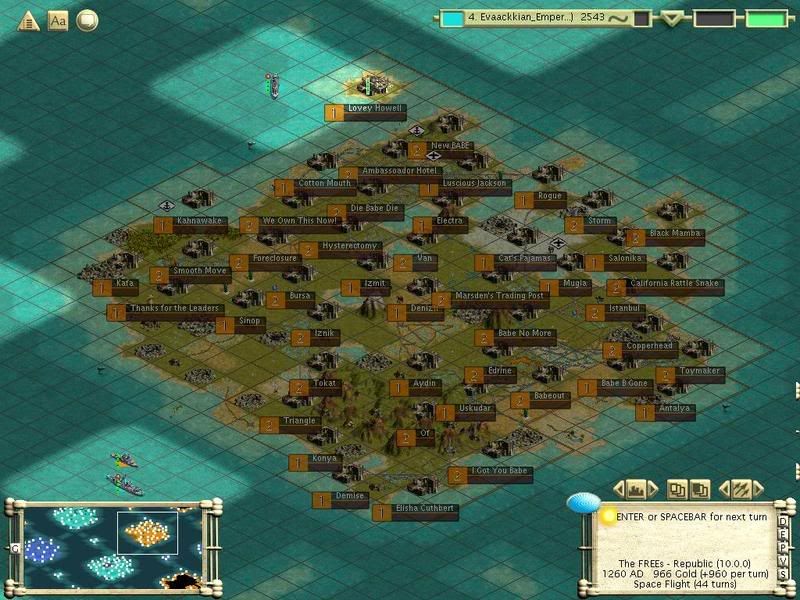Open the 'E' advisor button
Viewport: 800px width, 600px height.
tap(784, 533)
